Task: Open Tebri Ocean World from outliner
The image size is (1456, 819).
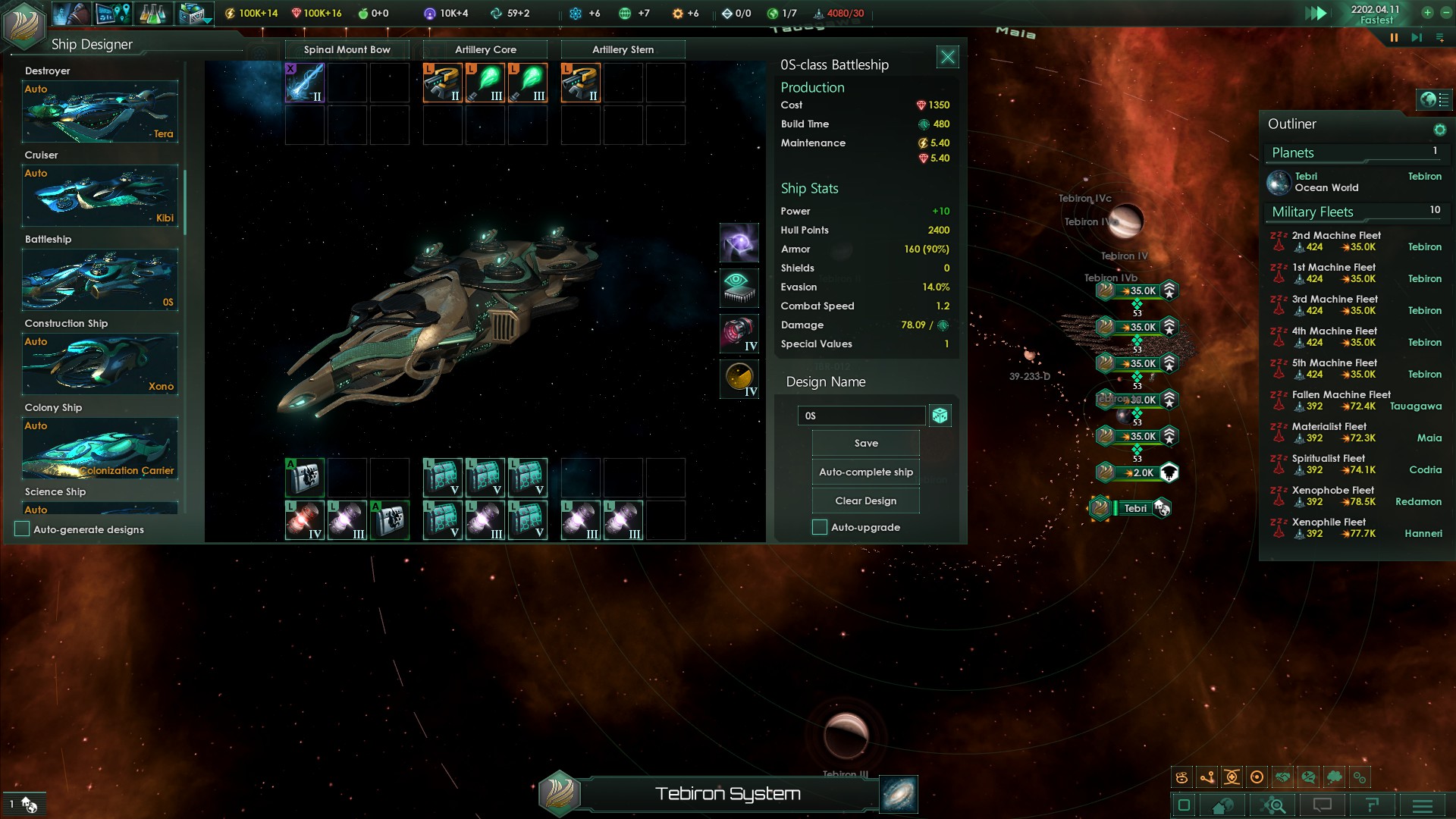Action: pos(1326,182)
